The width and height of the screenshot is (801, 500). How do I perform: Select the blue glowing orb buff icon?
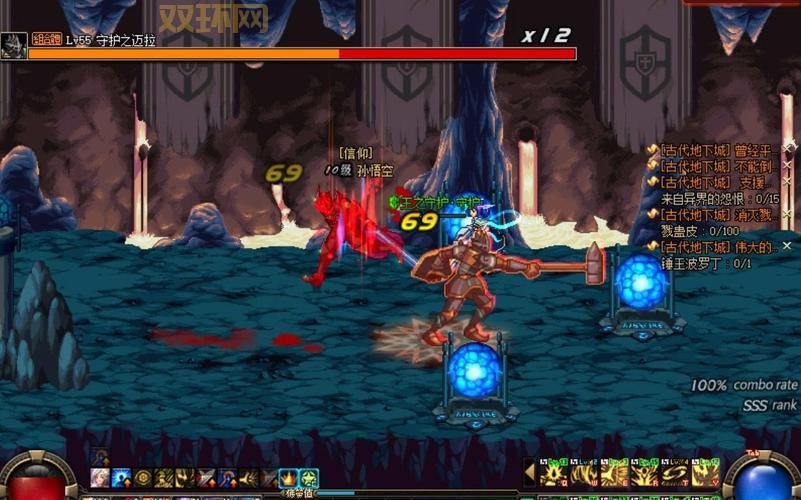pos(122,478)
